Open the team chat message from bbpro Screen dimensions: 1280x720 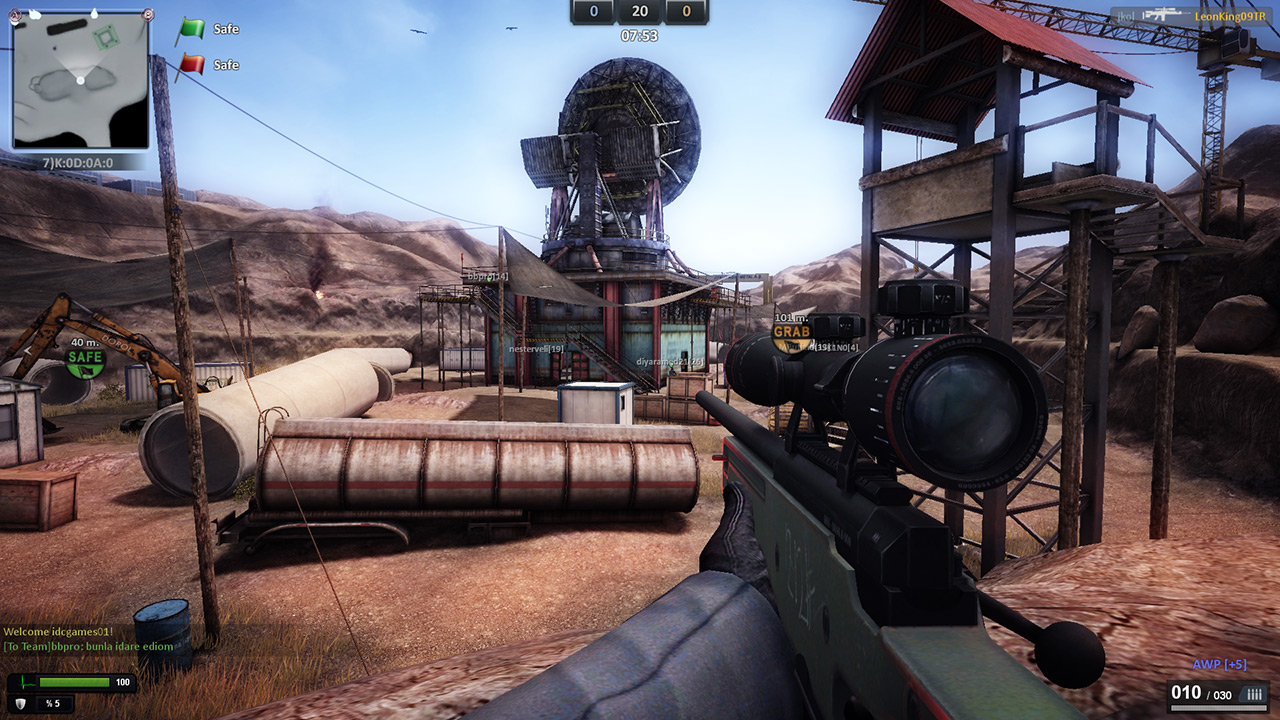(x=88, y=646)
